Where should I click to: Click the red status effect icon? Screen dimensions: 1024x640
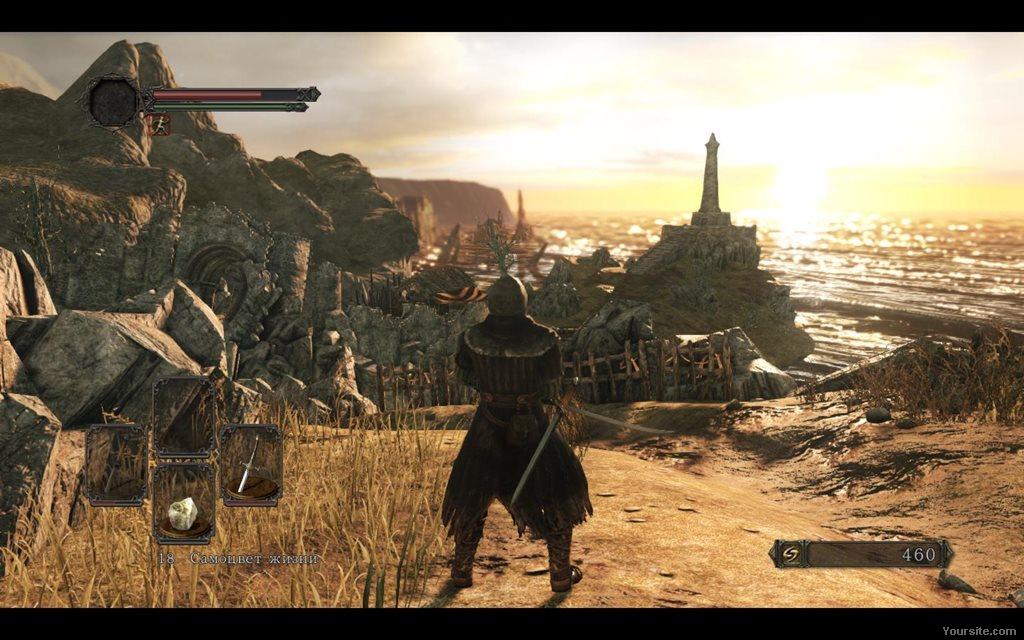160,124
